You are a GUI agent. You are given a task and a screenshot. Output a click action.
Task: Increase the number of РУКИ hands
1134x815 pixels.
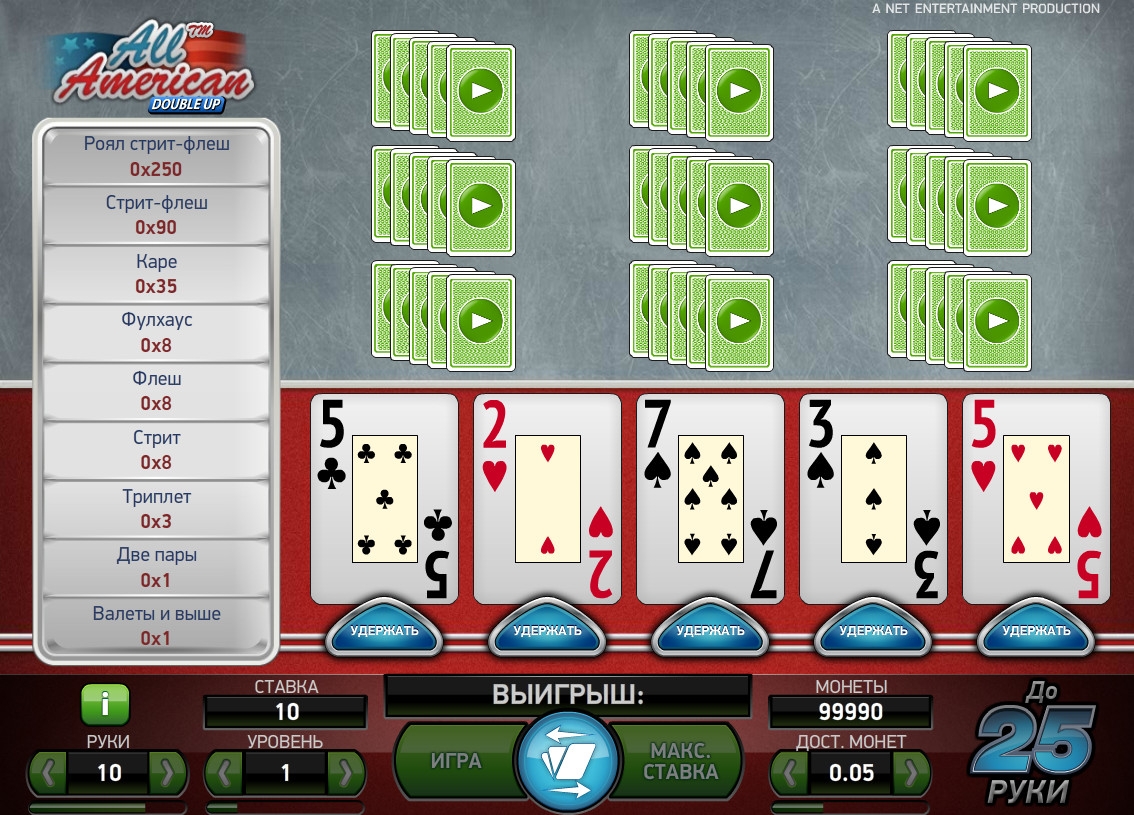pyautogui.click(x=168, y=773)
